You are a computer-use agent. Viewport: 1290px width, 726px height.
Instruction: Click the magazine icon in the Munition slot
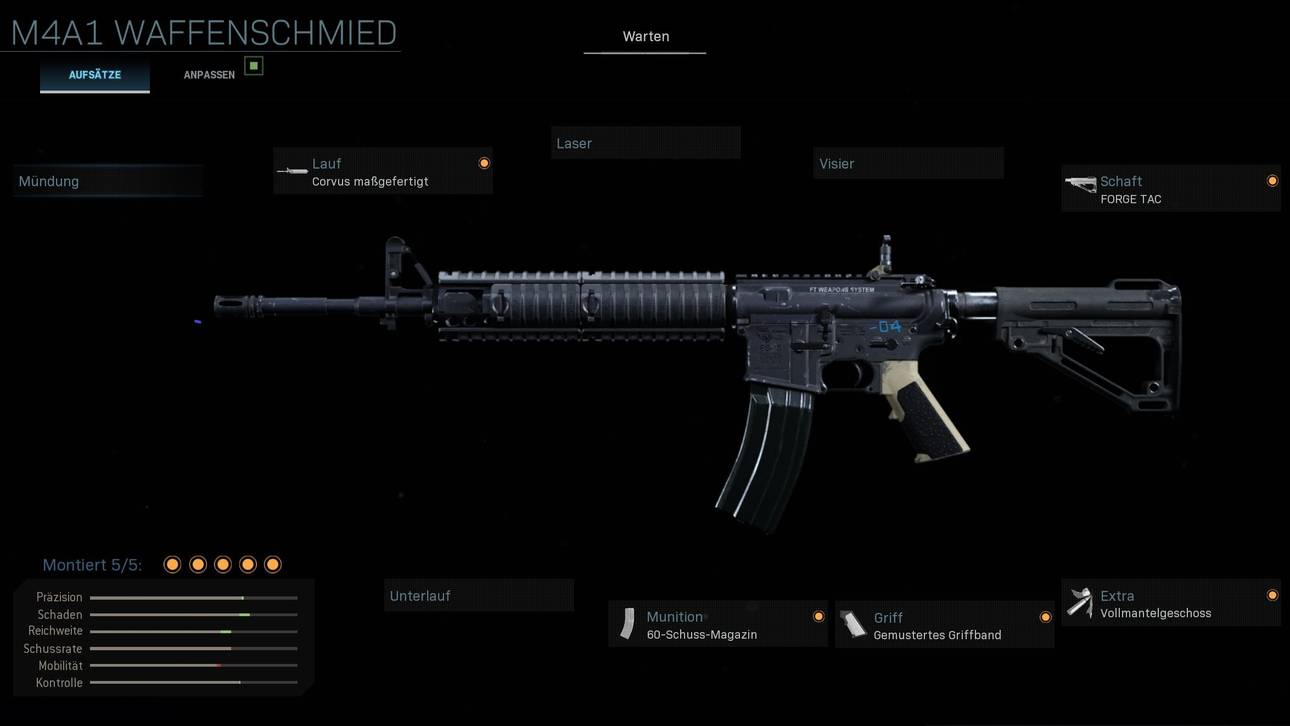tap(627, 622)
